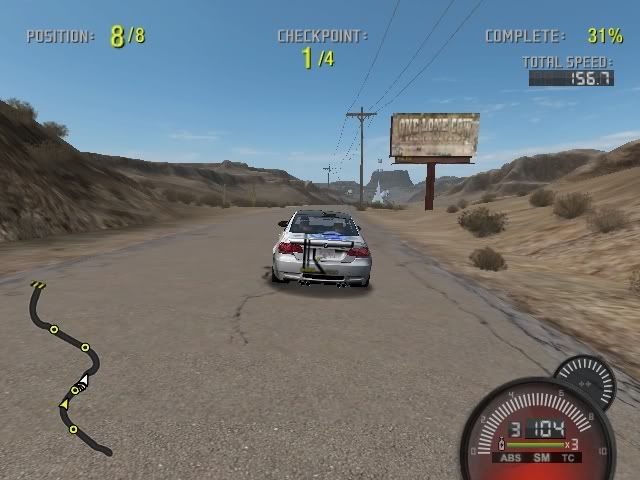The height and width of the screenshot is (480, 640).
Task: Toggle the ABS indicator
Action: (x=513, y=458)
